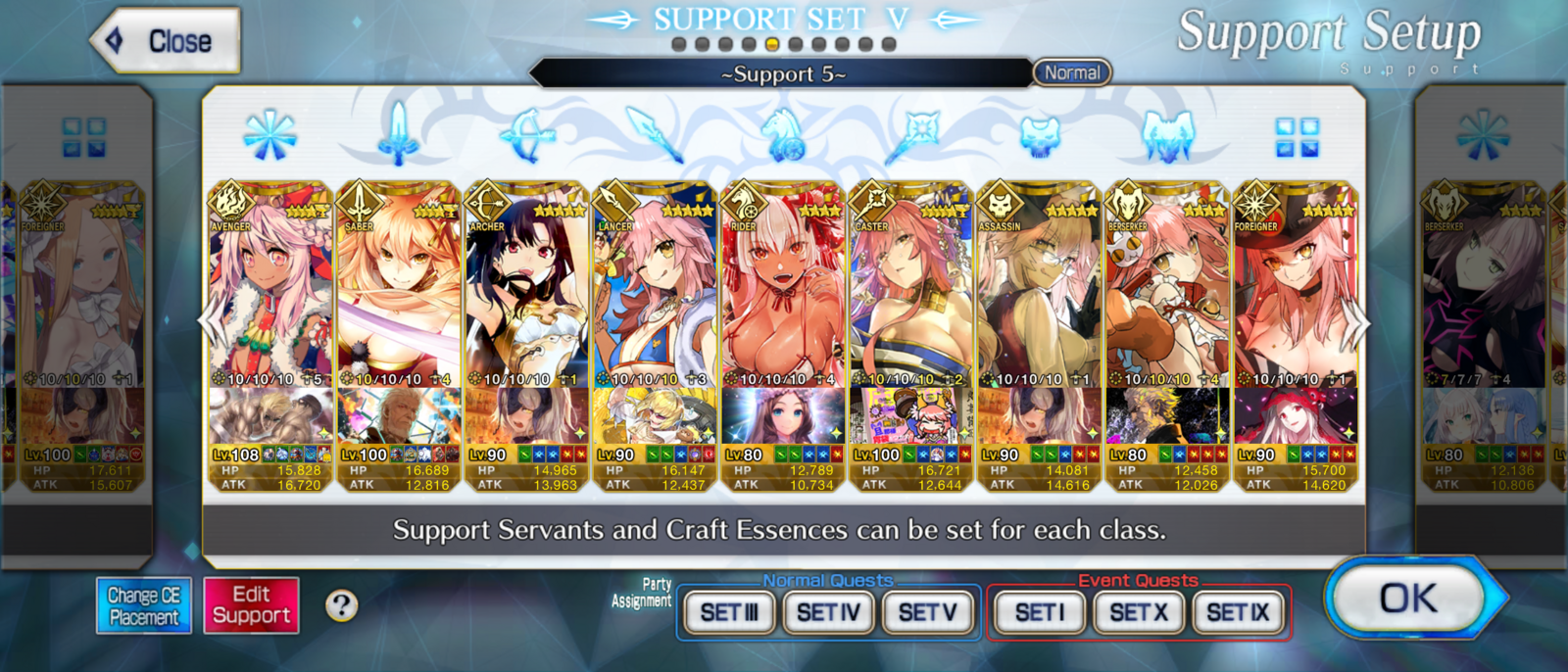The height and width of the screenshot is (672, 1568).
Task: Select Event Quests SET IX
Action: click(1238, 613)
